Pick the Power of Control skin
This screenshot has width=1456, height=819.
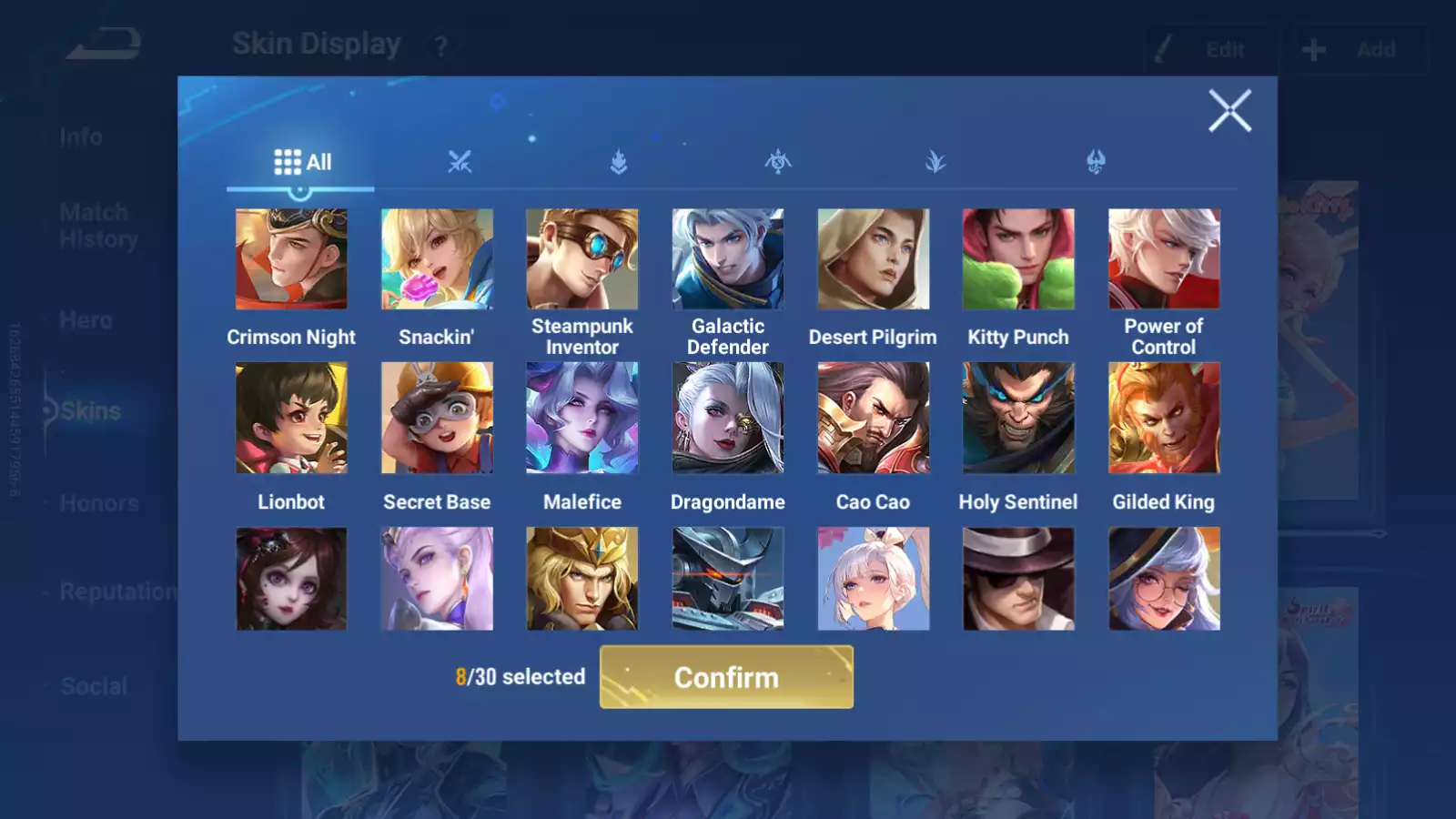[1164, 259]
